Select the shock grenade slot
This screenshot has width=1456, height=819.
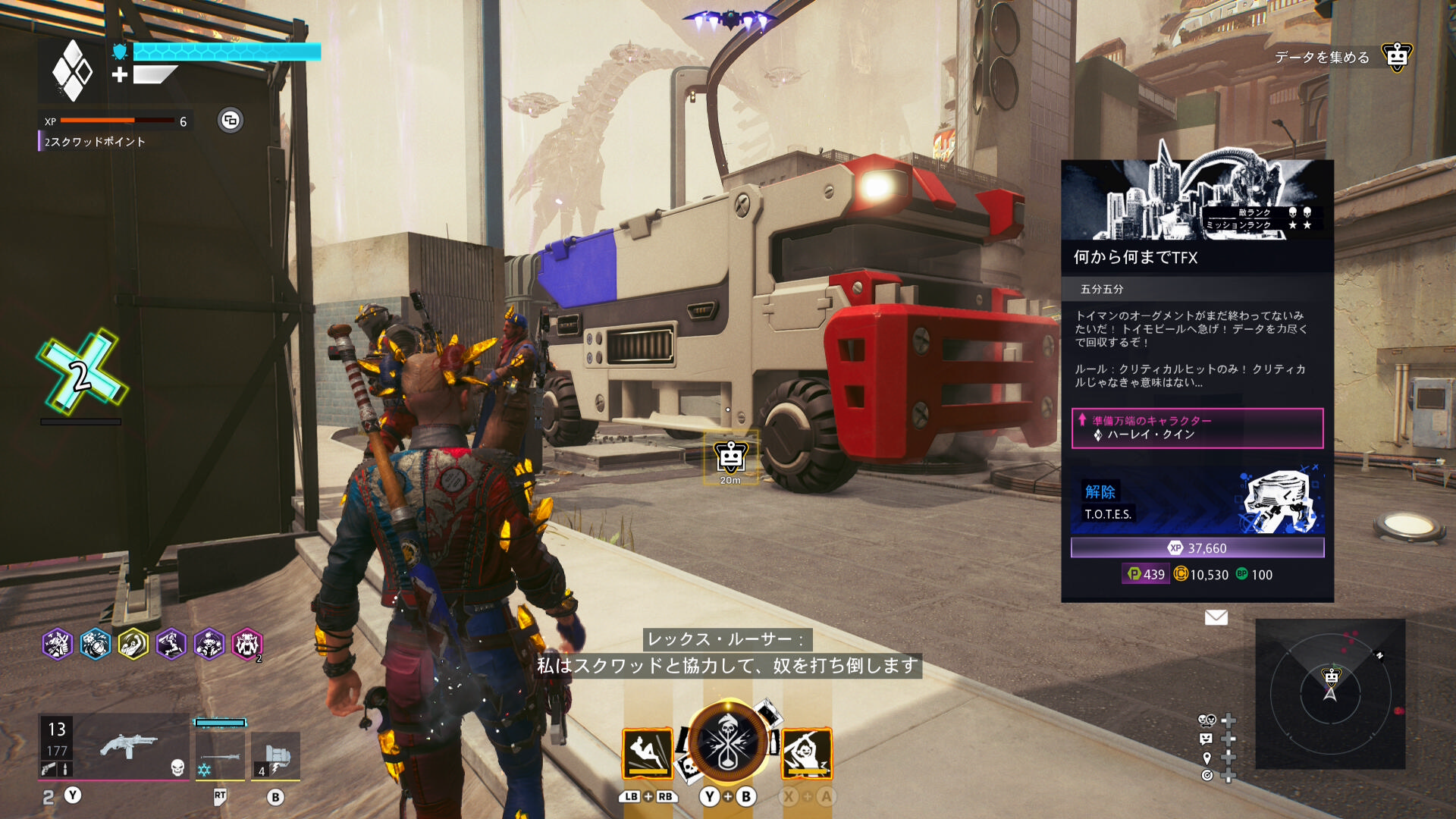pos(275,755)
